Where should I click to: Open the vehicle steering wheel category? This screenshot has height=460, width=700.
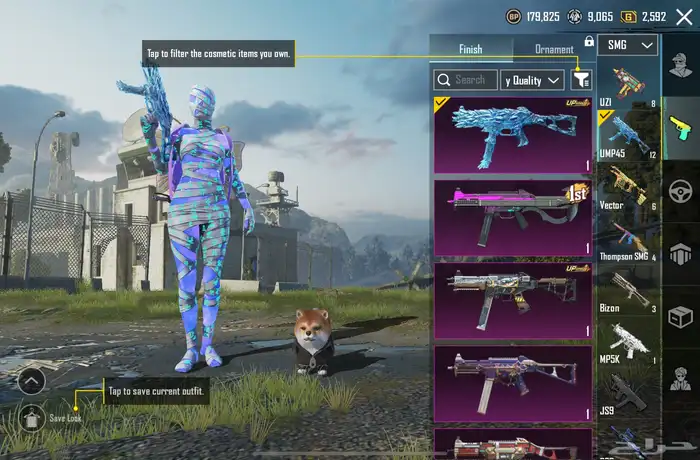coord(681,190)
